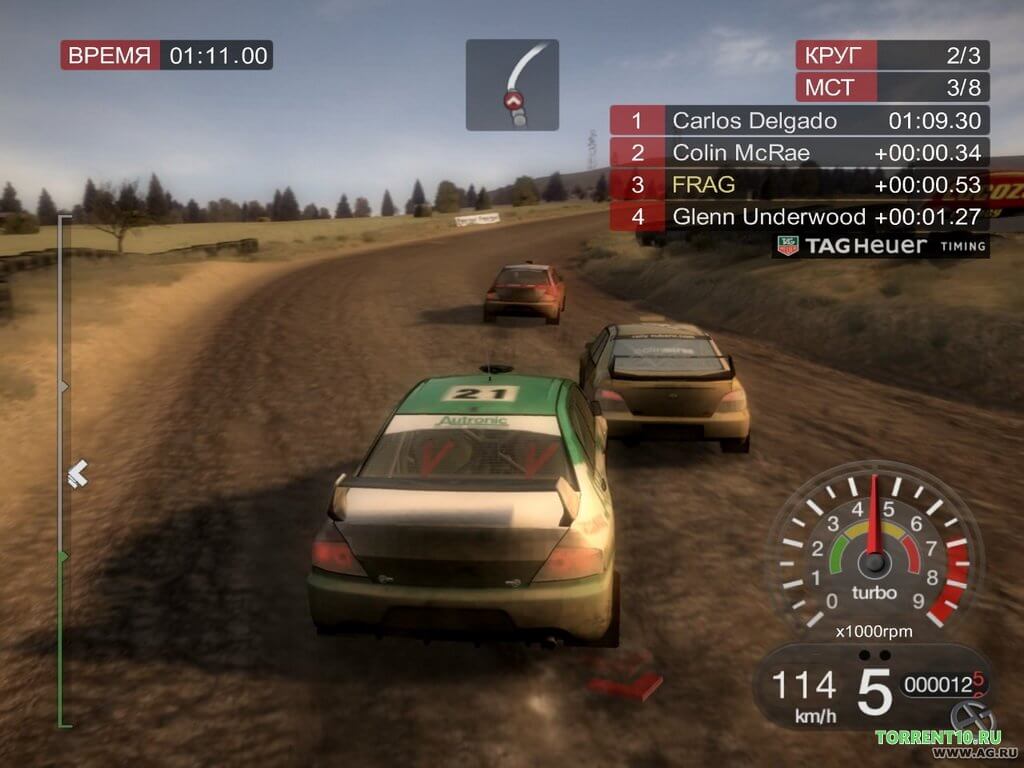Pick Glenn Underwood in the standings
Viewport: 1024px width, 768px height.
[800, 215]
